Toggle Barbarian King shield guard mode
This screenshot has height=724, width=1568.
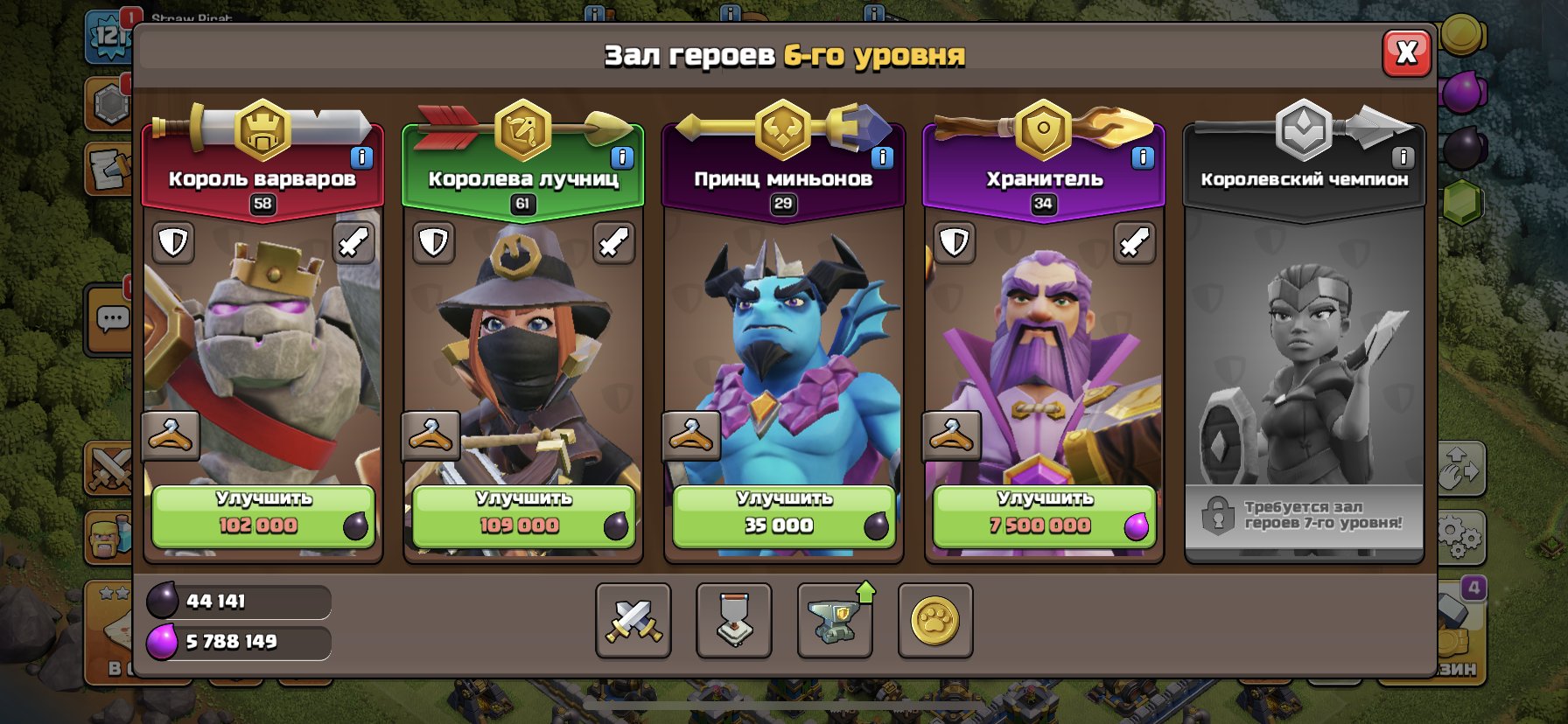coord(172,243)
